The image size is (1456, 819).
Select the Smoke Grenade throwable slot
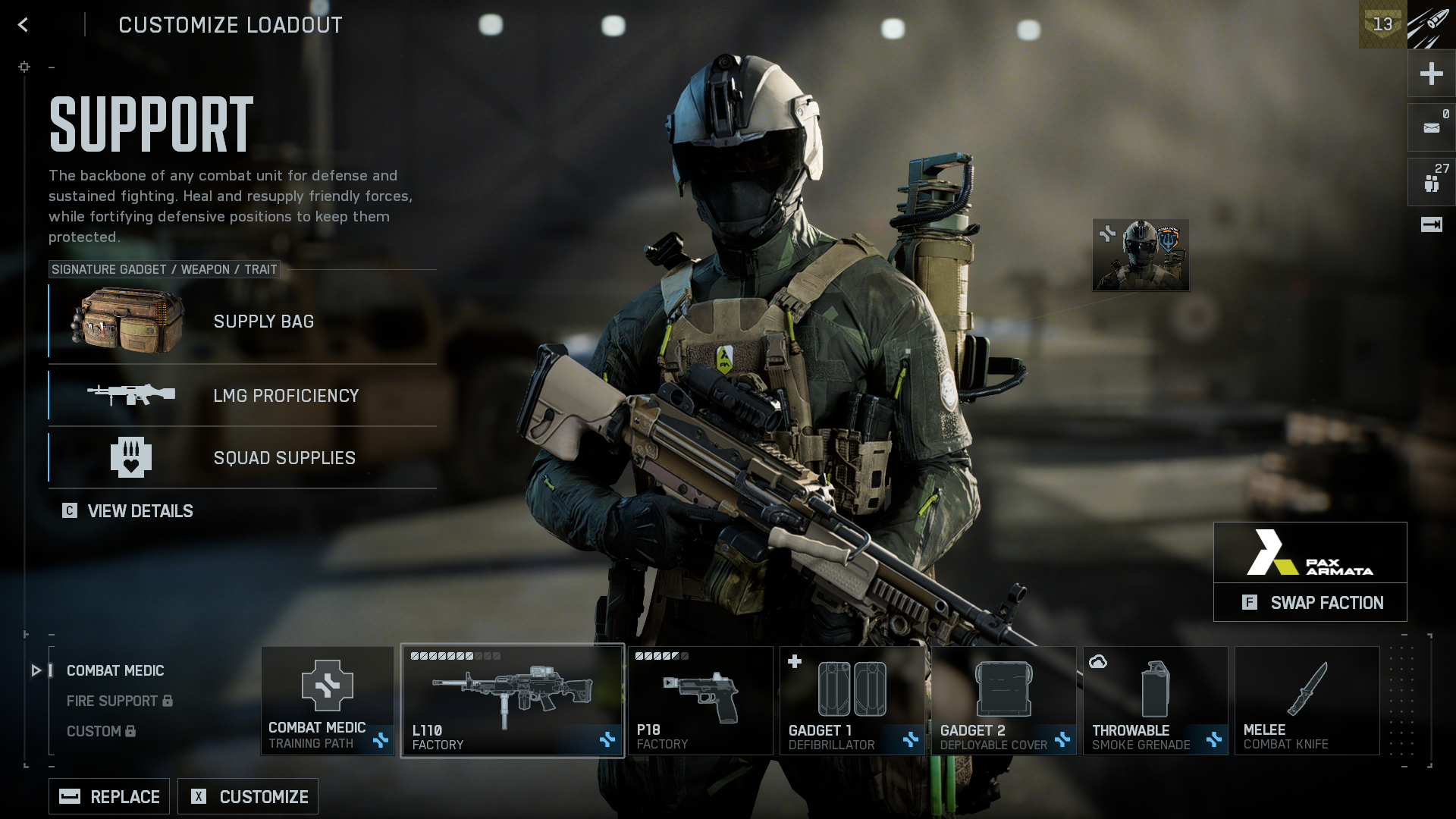(1155, 701)
